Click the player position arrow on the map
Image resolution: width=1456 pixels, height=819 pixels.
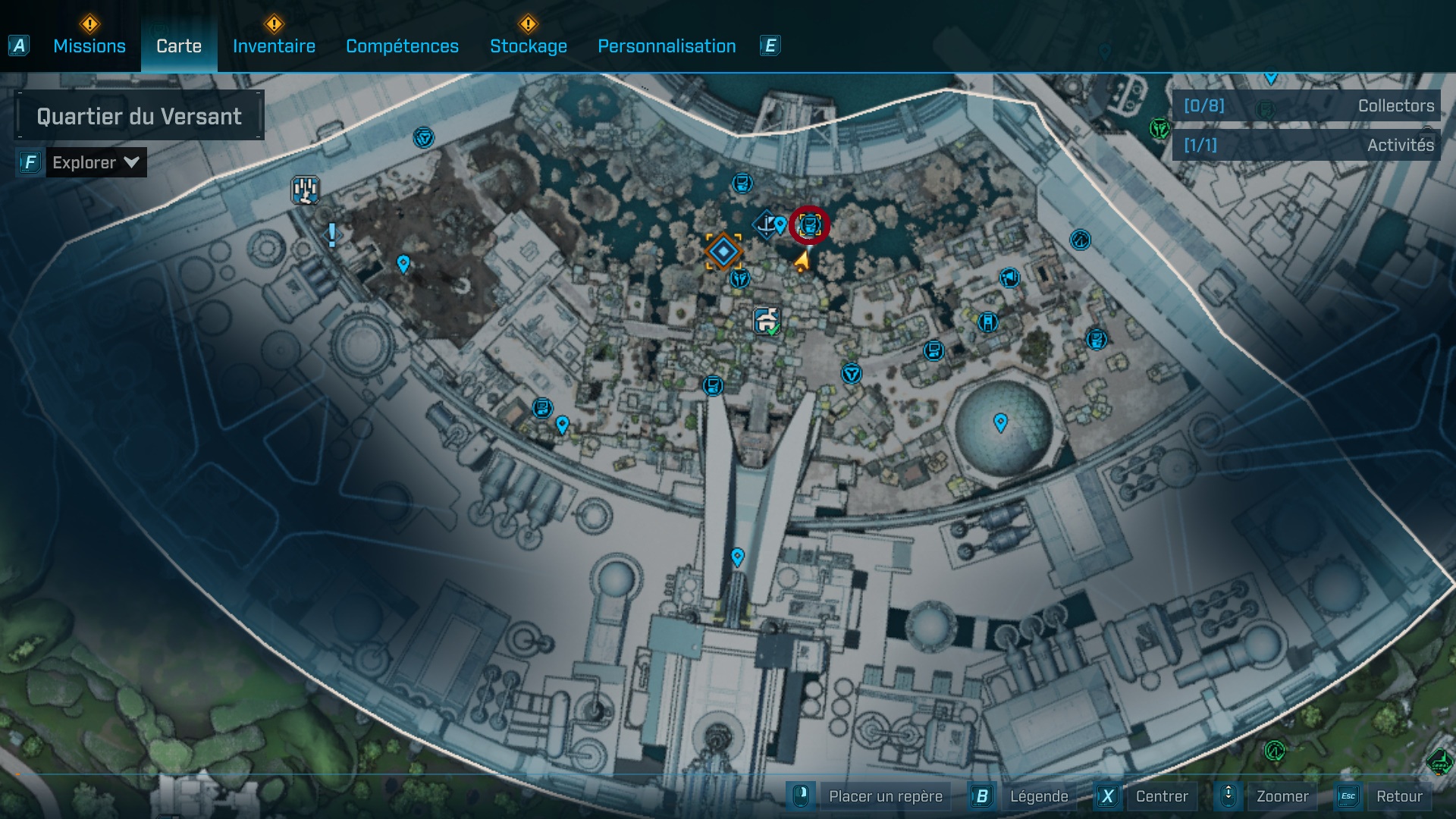click(x=802, y=262)
